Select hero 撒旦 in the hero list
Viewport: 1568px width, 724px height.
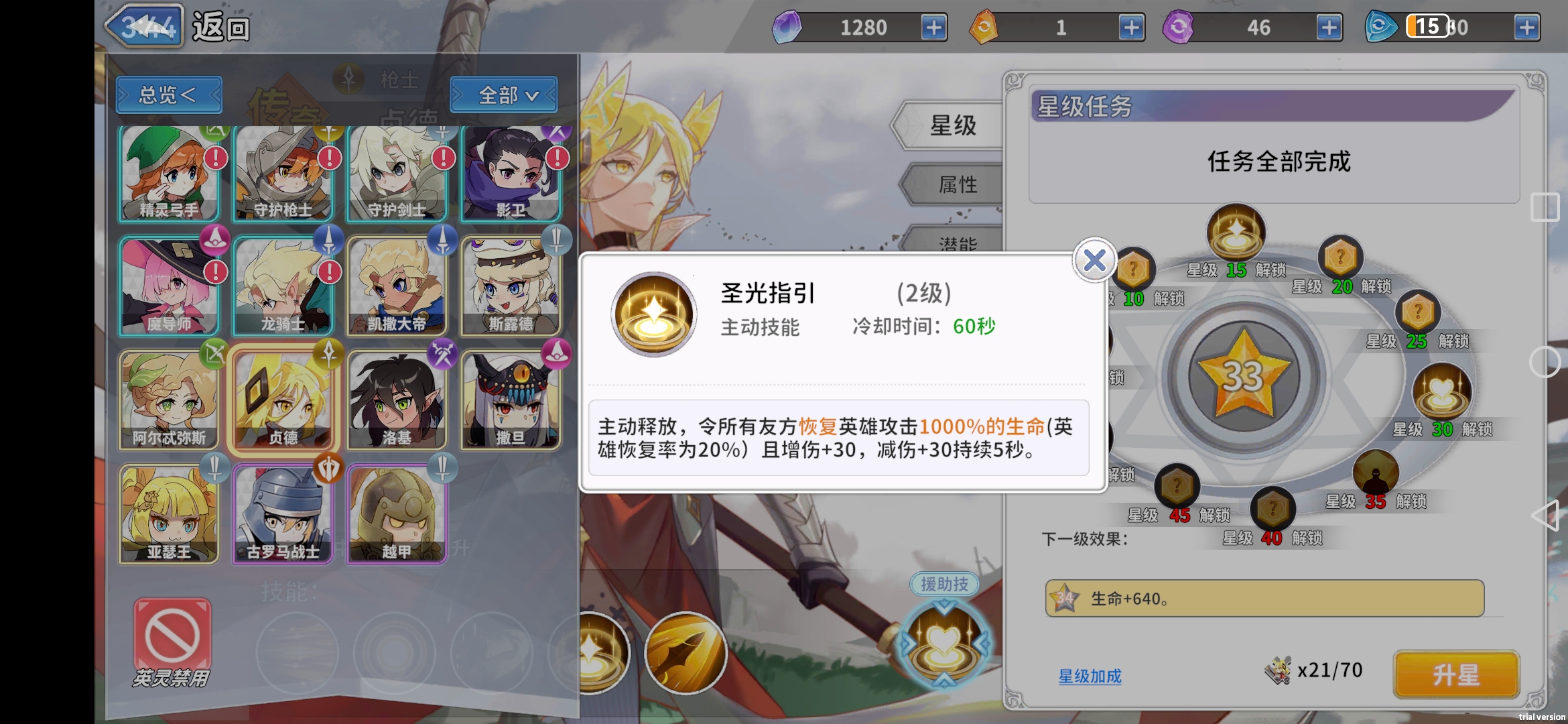(513, 400)
